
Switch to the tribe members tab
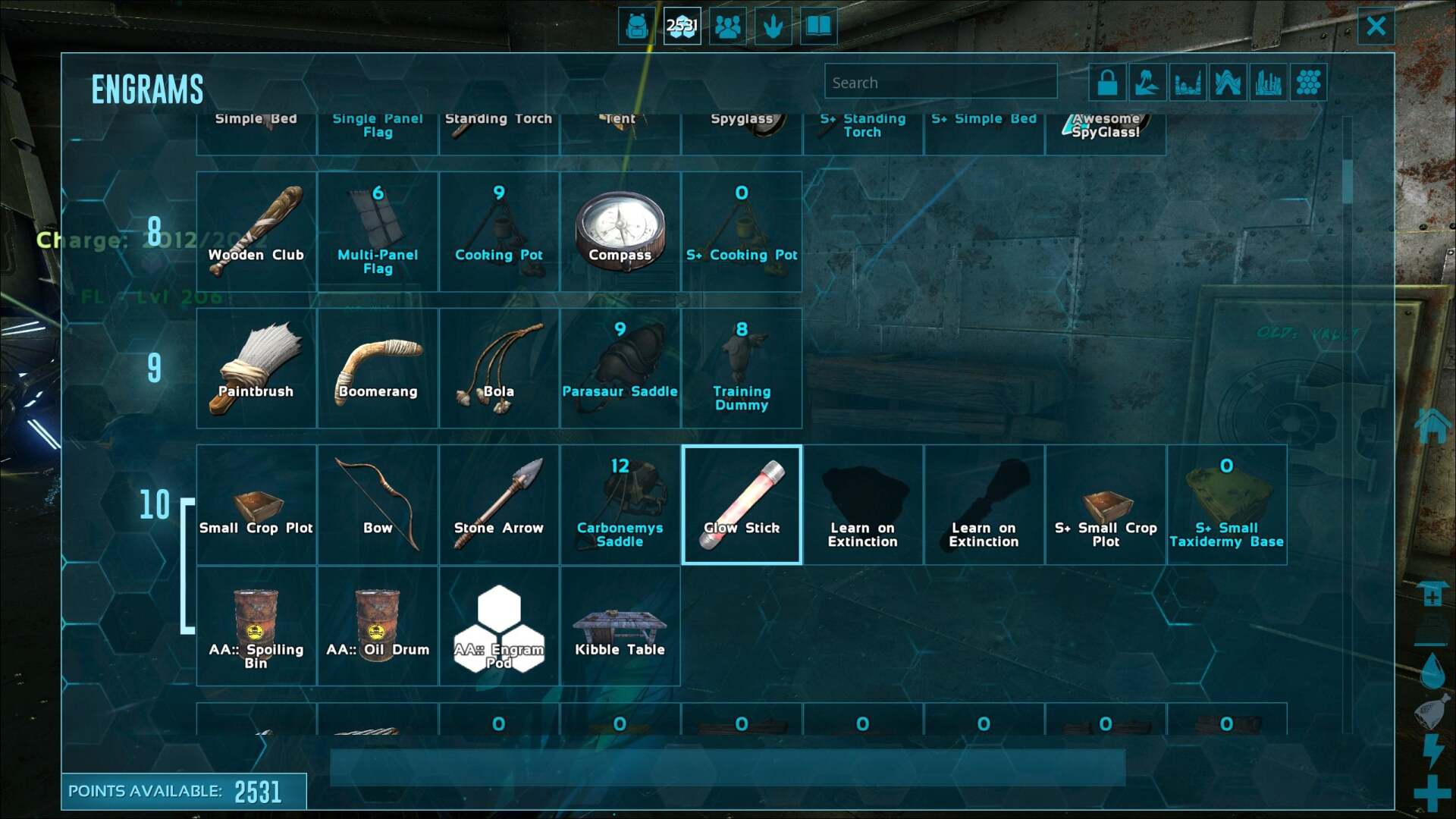[x=728, y=27]
